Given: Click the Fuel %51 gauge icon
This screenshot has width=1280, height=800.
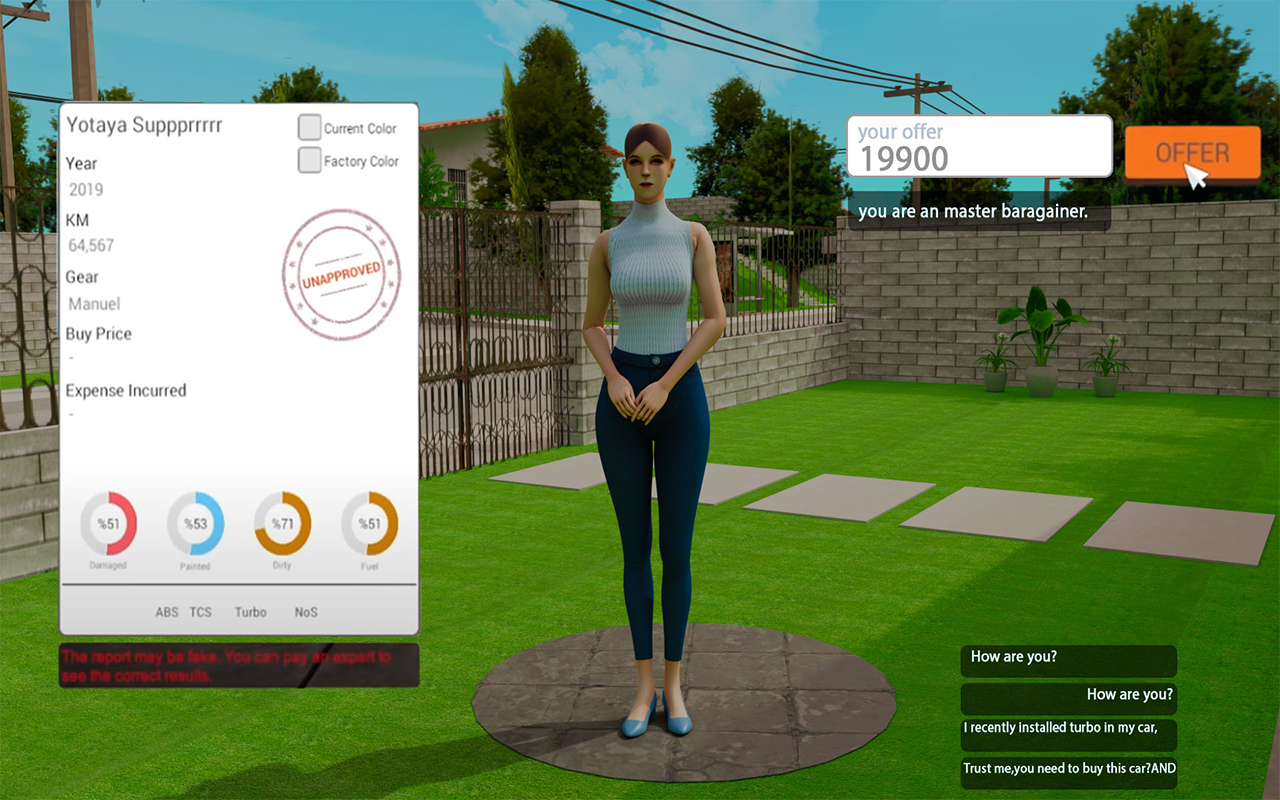Looking at the screenshot, I should (x=369, y=521).
